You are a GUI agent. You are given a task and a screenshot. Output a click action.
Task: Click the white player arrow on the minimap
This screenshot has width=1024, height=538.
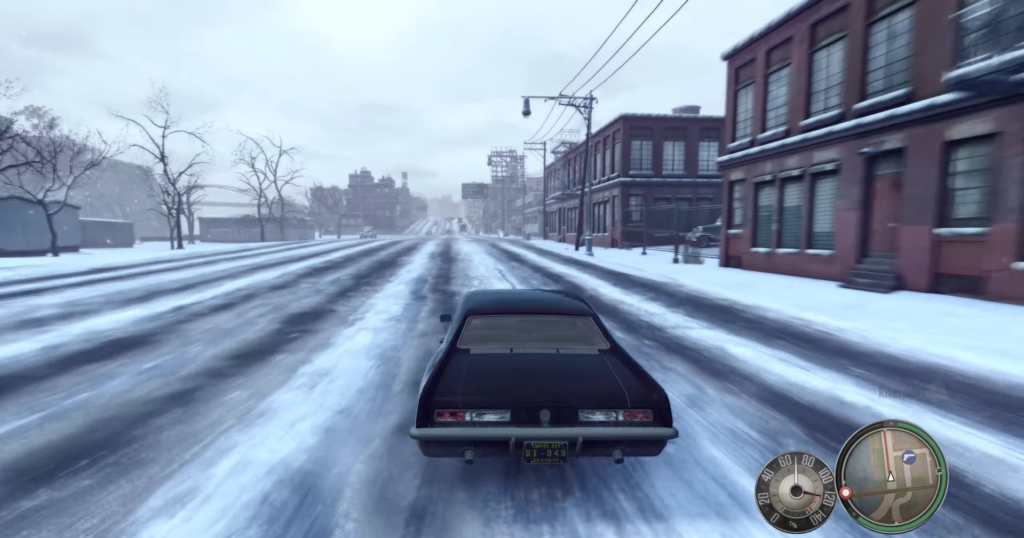890,476
